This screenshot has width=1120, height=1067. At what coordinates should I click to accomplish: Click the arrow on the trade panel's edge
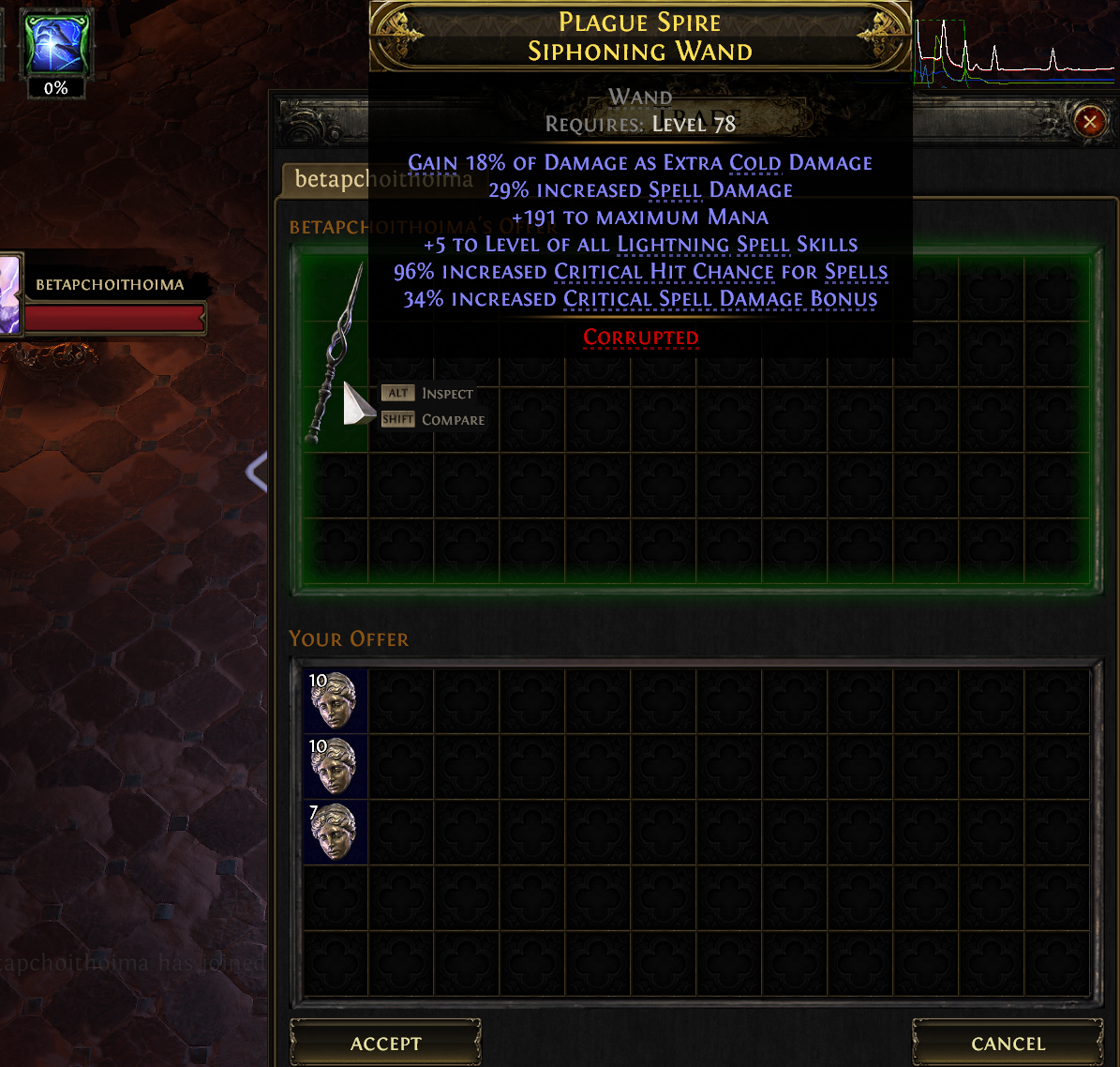tap(256, 472)
